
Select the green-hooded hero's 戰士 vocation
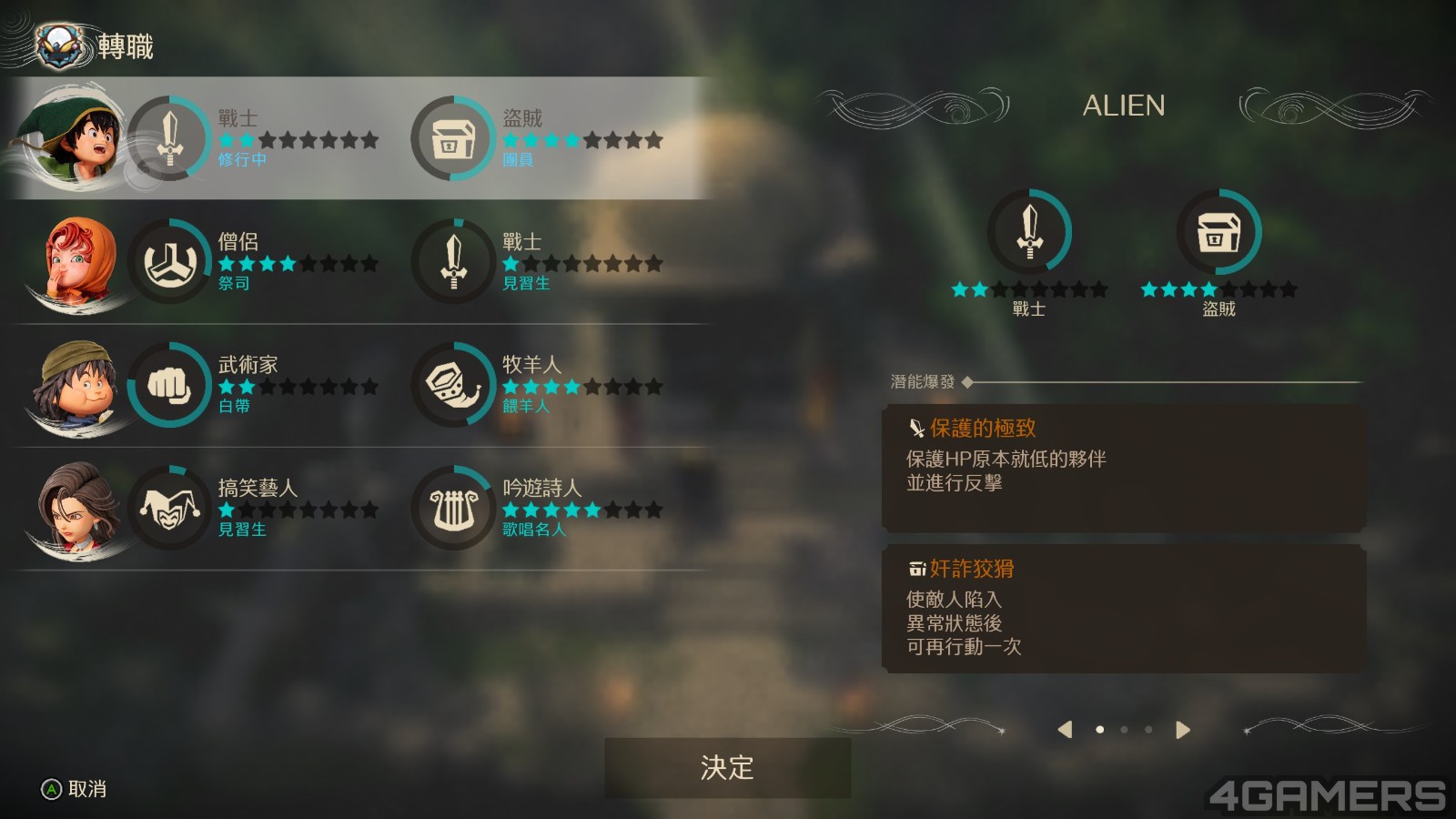tap(255, 138)
